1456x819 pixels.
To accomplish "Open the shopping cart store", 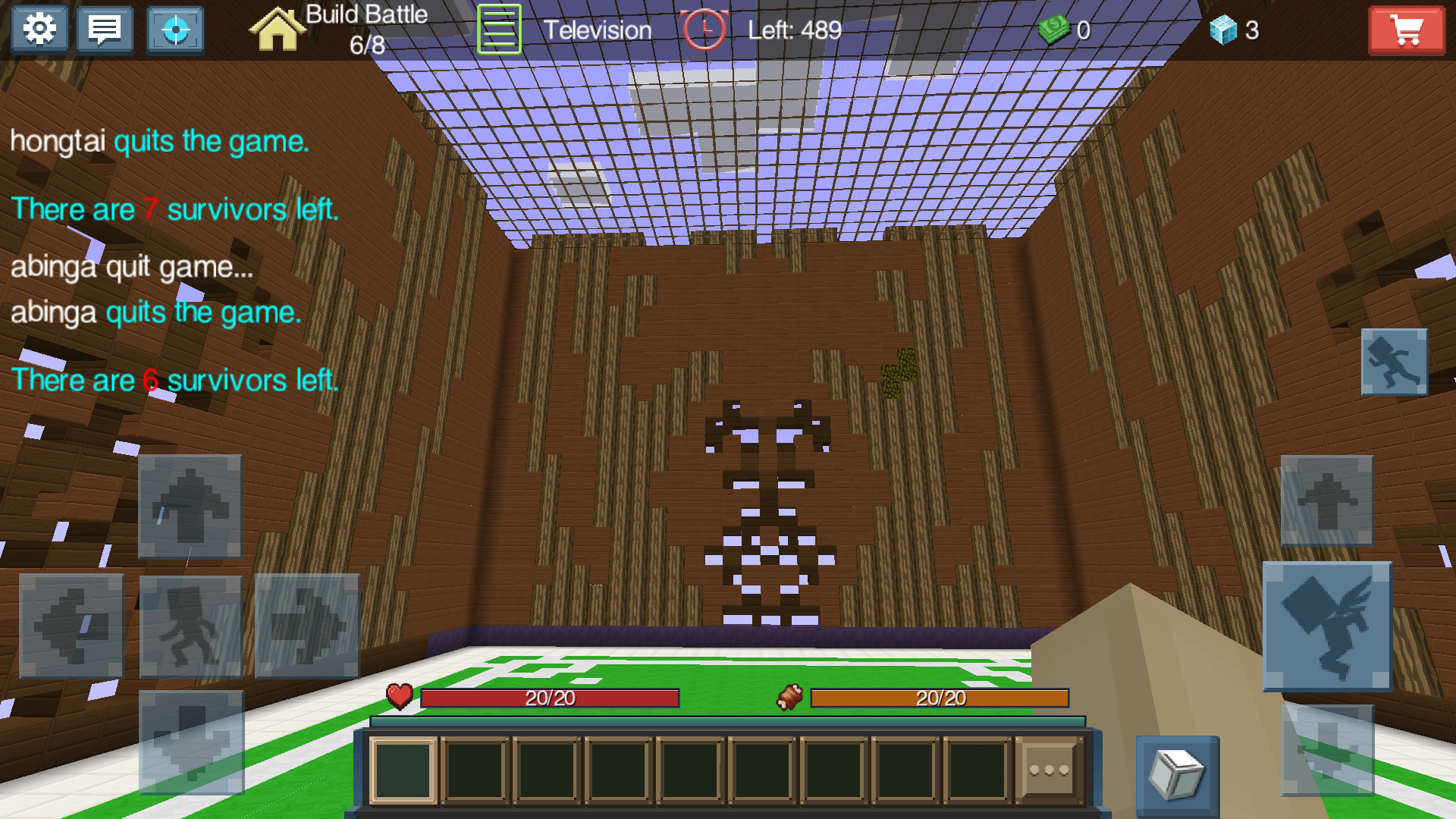I will click(1407, 30).
